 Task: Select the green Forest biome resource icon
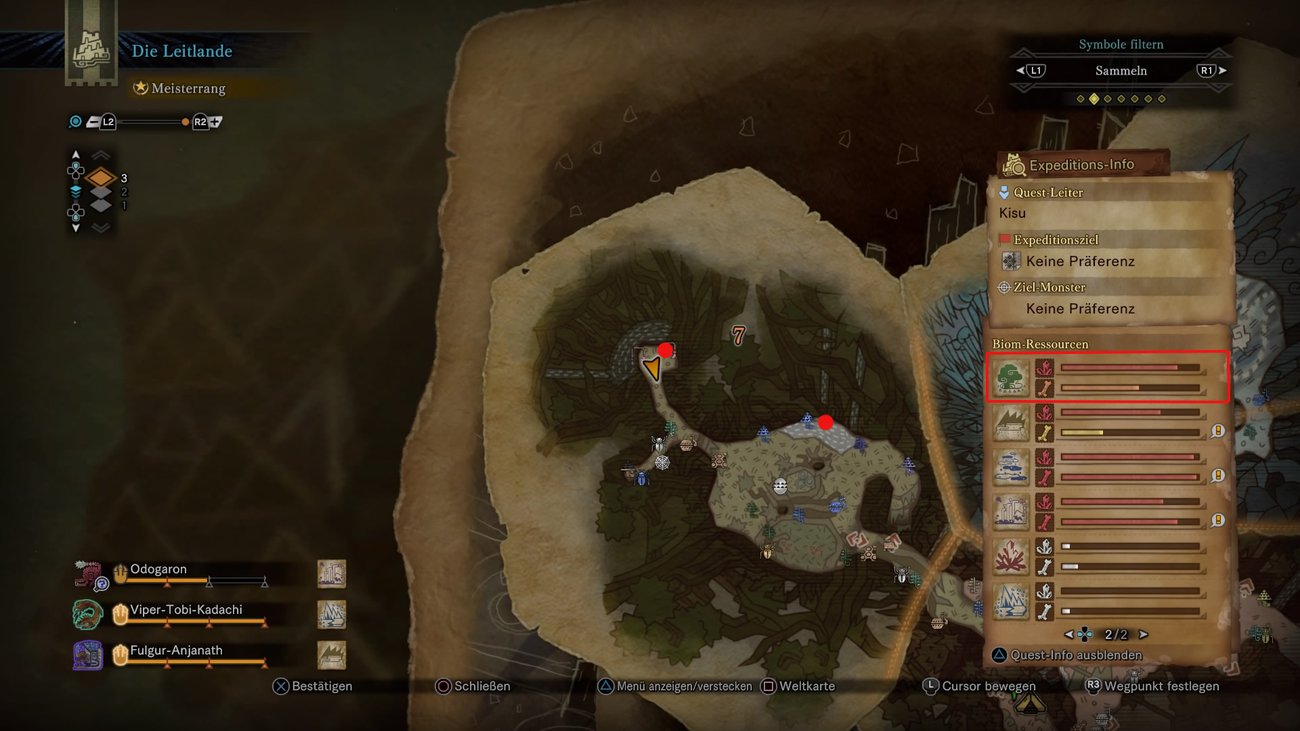1010,376
